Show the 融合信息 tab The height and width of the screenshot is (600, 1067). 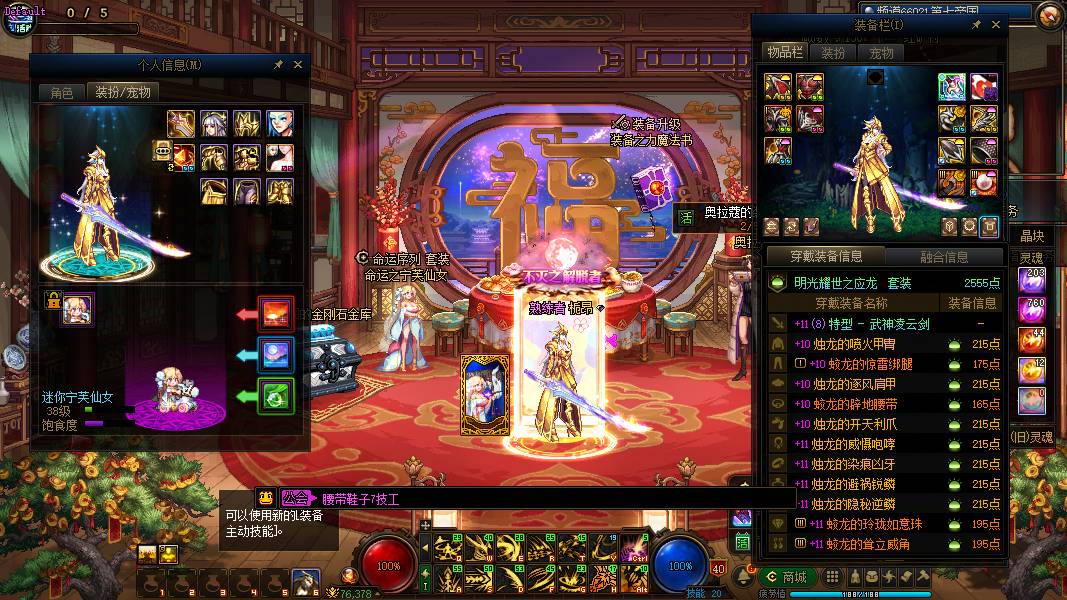[x=943, y=257]
